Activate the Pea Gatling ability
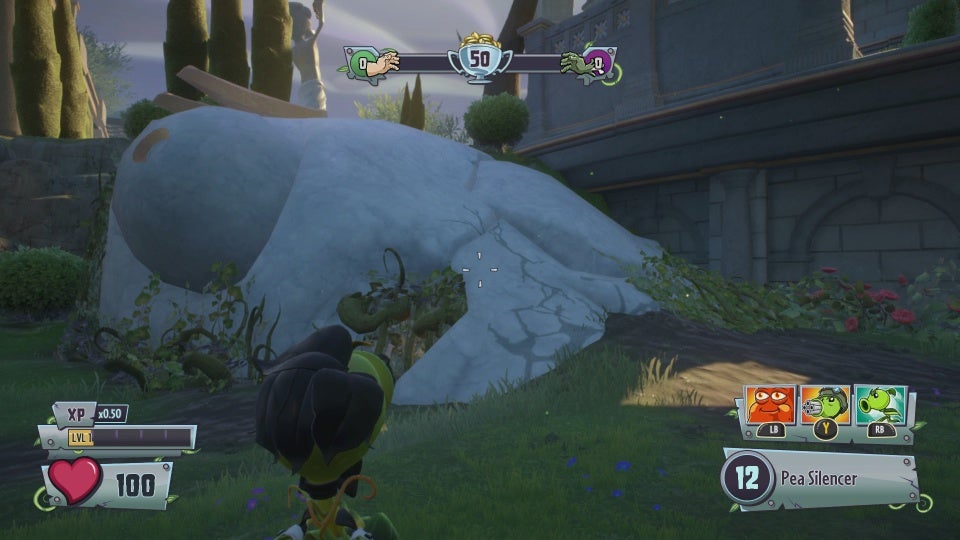The width and height of the screenshot is (960, 540). pos(825,405)
